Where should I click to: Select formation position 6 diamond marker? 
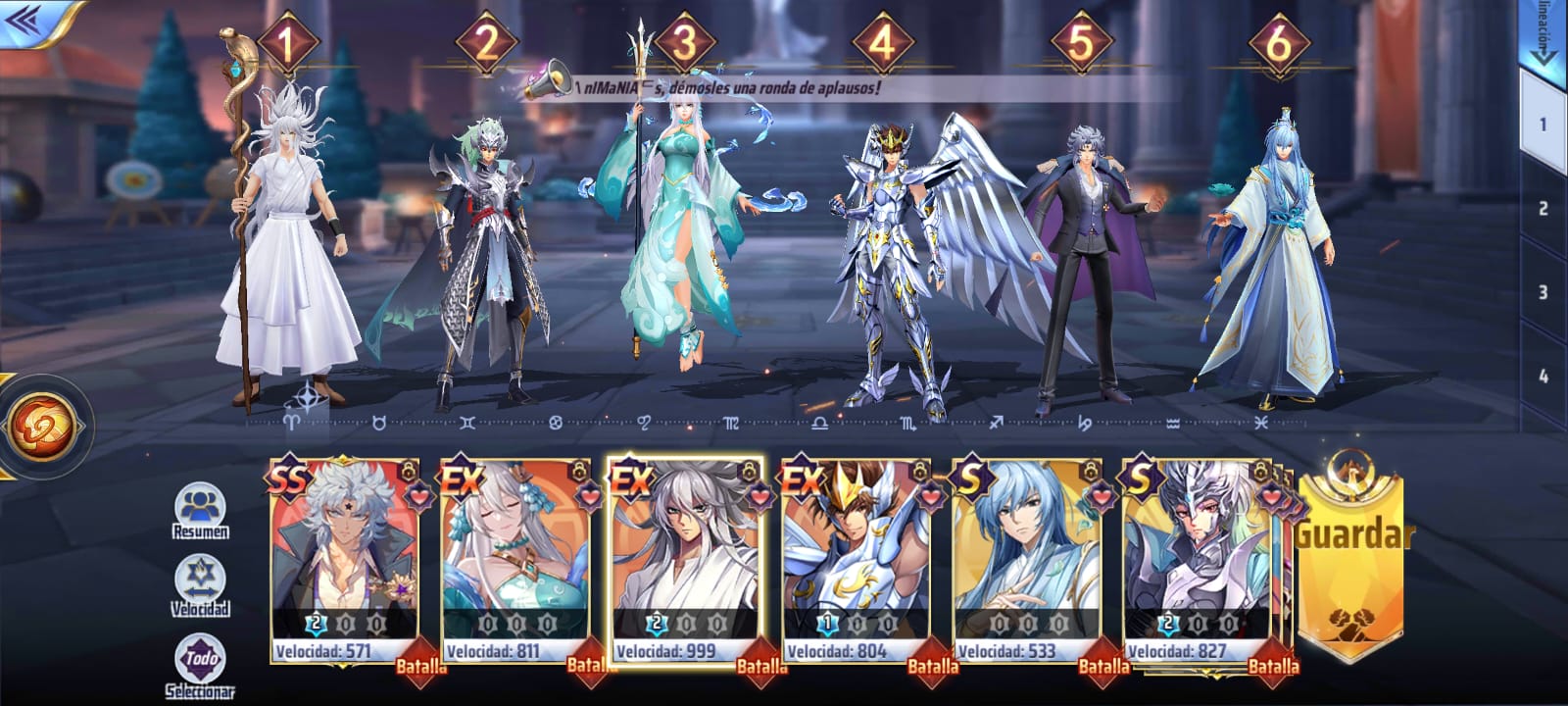pyautogui.click(x=1279, y=43)
